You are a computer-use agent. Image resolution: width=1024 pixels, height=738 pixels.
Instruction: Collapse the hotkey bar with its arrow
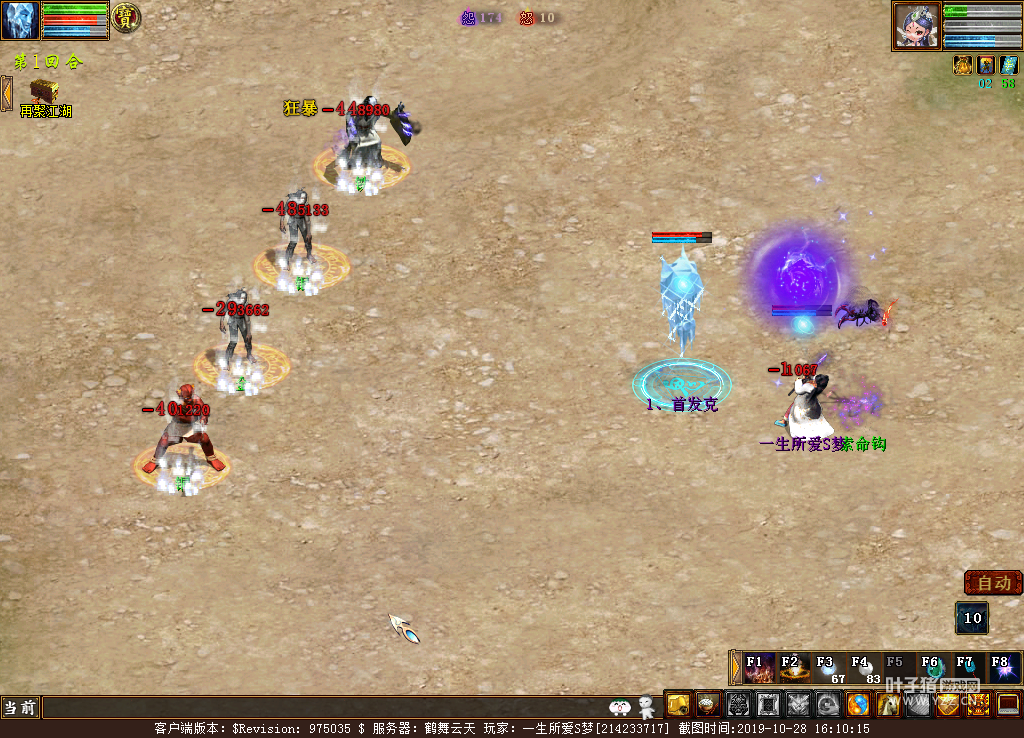click(x=736, y=668)
